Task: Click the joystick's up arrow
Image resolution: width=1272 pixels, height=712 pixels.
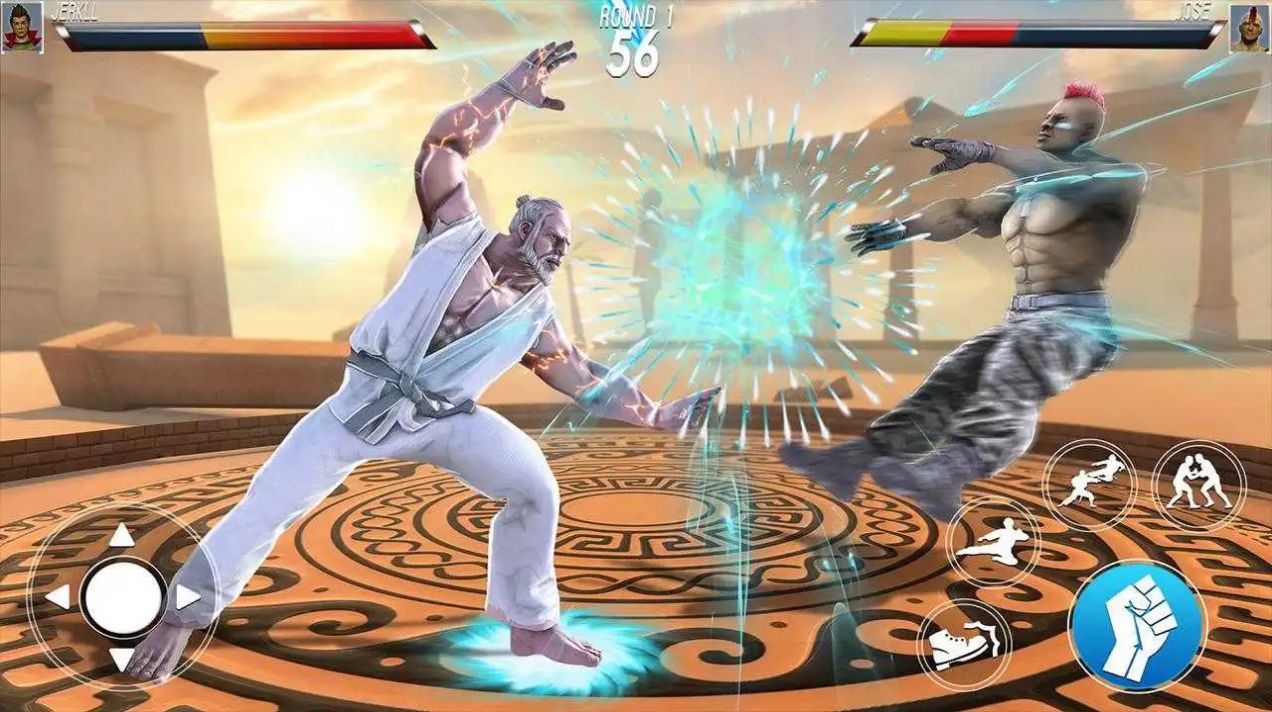Action: click(x=122, y=536)
